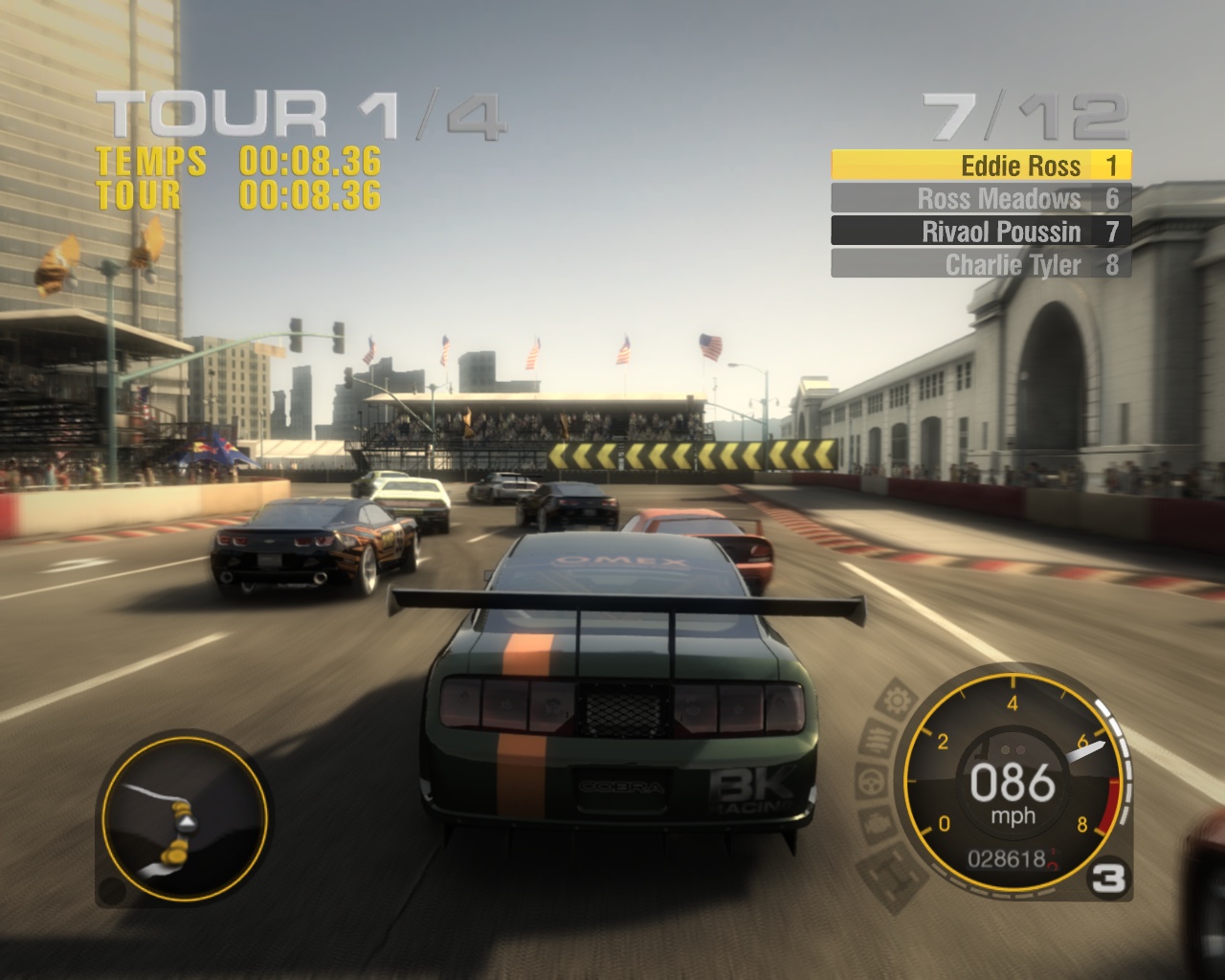Click the gear-shaped gearbox damage icon
The image size is (1225, 980).
(x=899, y=702)
